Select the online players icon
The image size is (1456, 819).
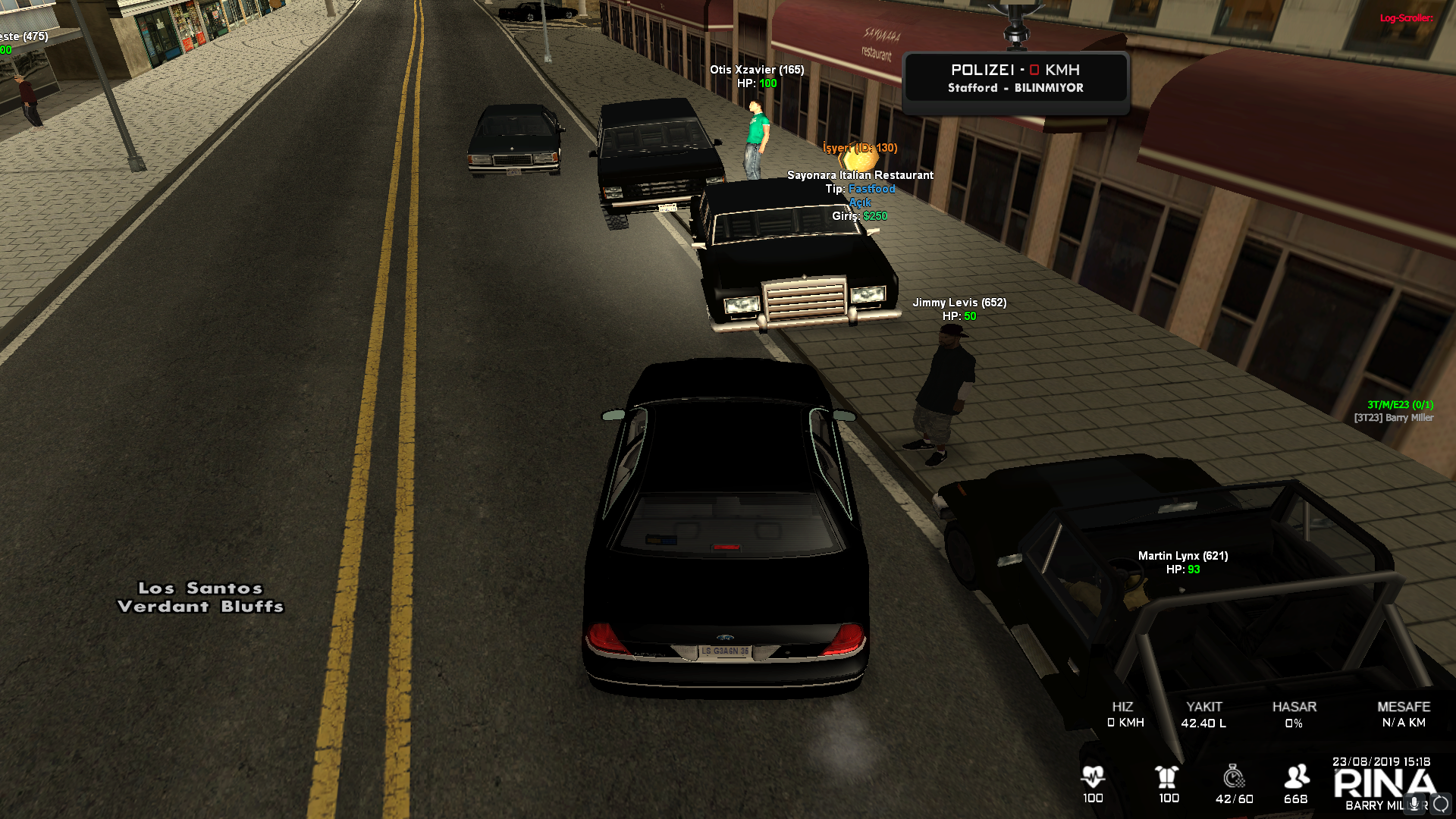1296,777
